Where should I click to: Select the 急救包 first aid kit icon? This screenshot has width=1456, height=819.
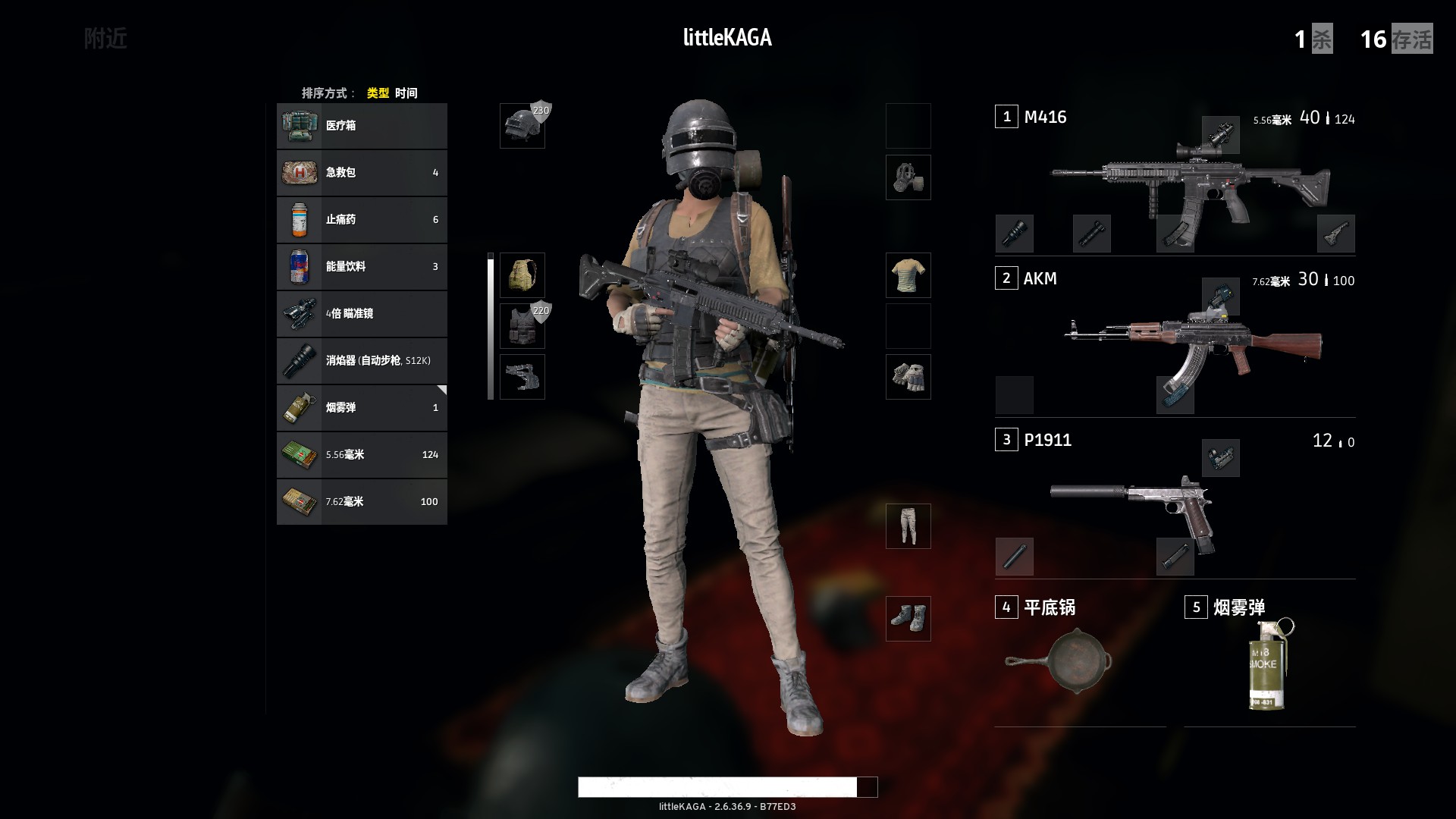300,173
